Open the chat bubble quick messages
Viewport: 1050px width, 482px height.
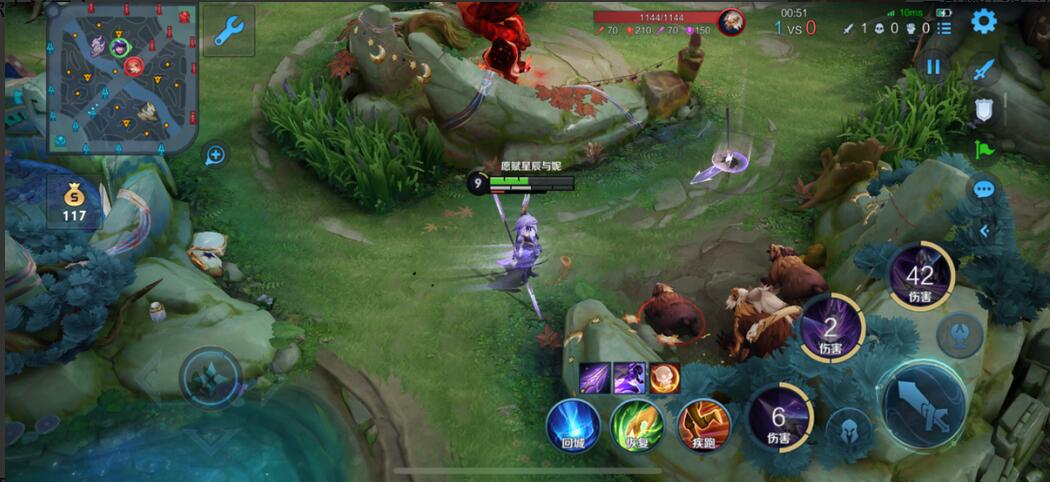tap(984, 189)
